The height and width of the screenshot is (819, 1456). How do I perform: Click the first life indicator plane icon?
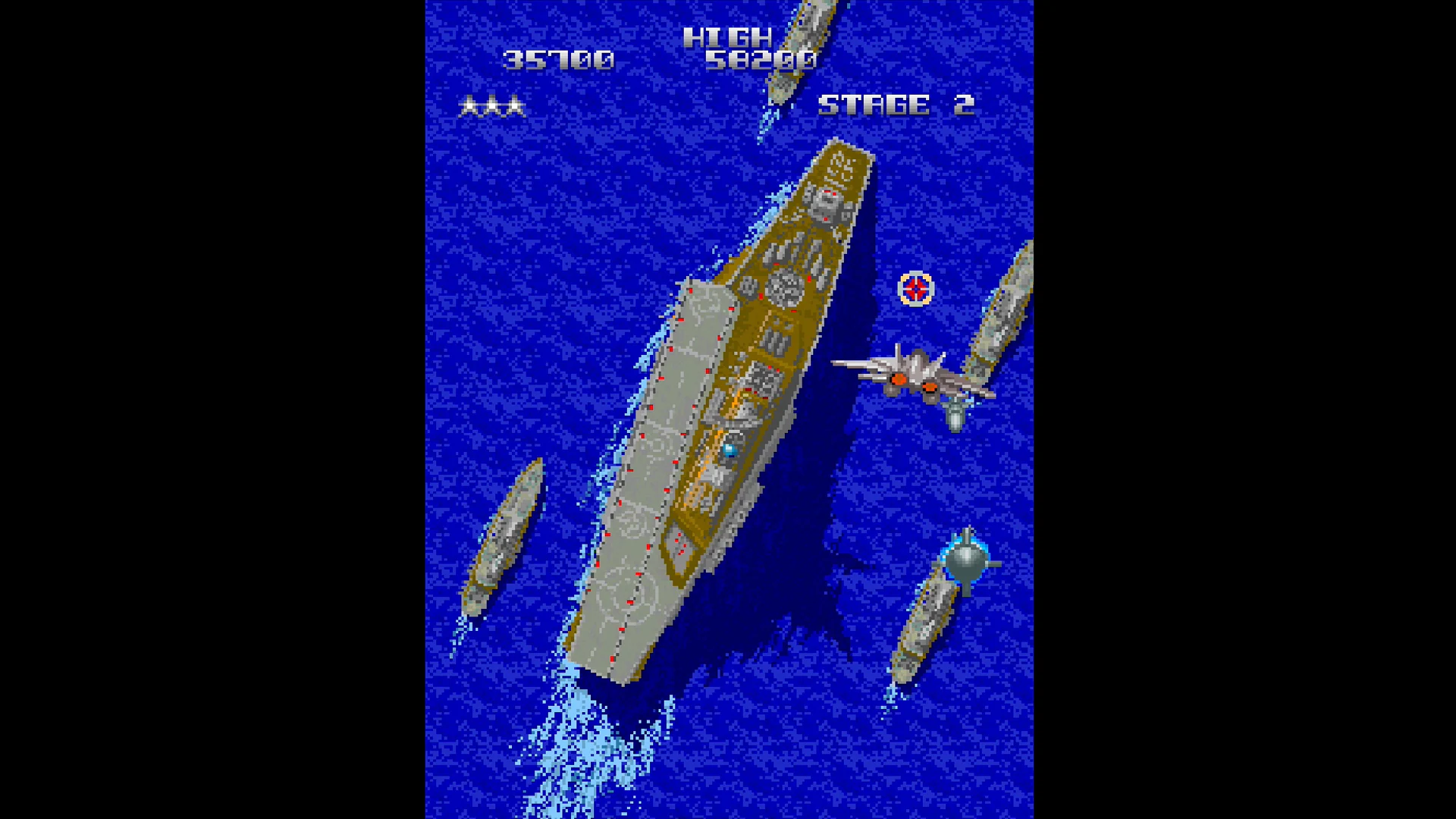tap(468, 106)
